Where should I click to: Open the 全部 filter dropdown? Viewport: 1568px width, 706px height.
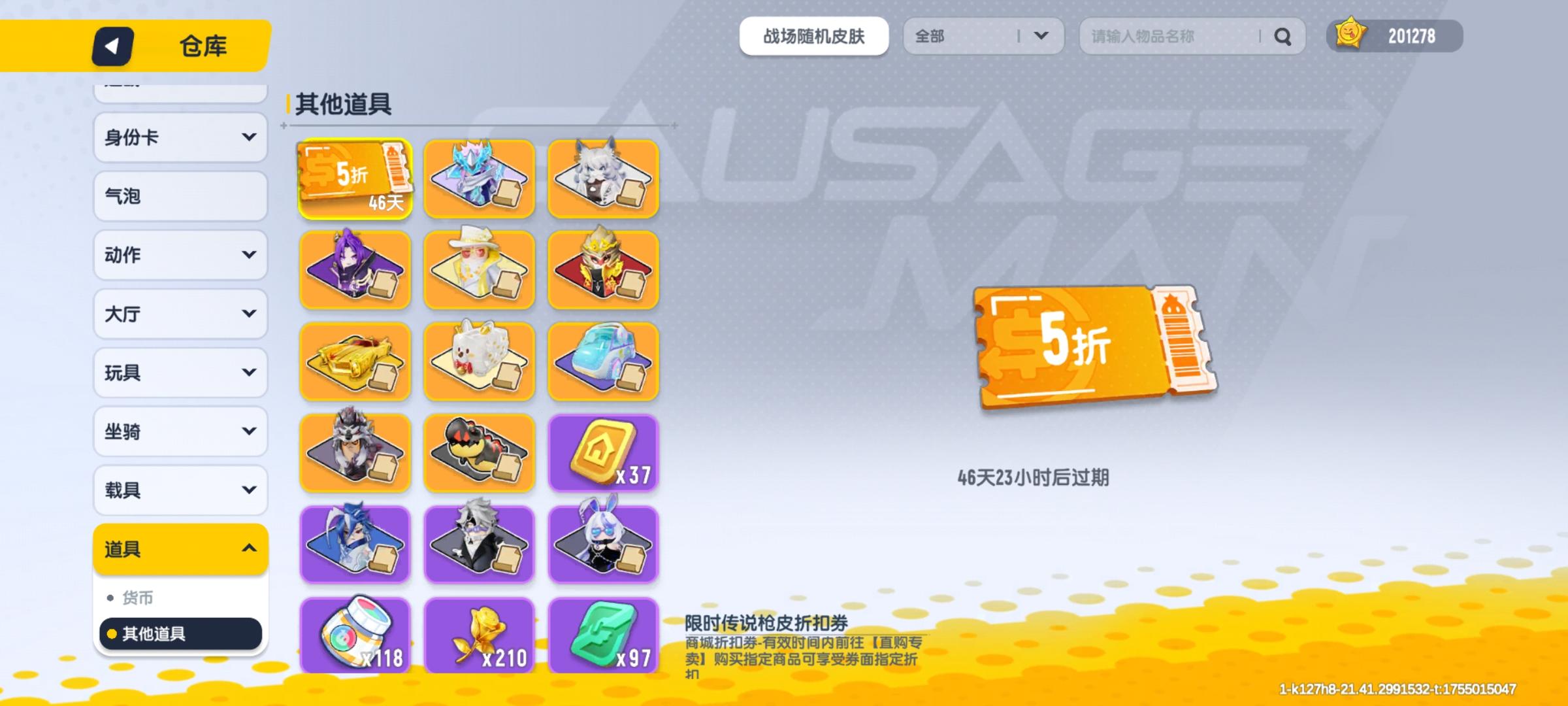click(x=983, y=37)
